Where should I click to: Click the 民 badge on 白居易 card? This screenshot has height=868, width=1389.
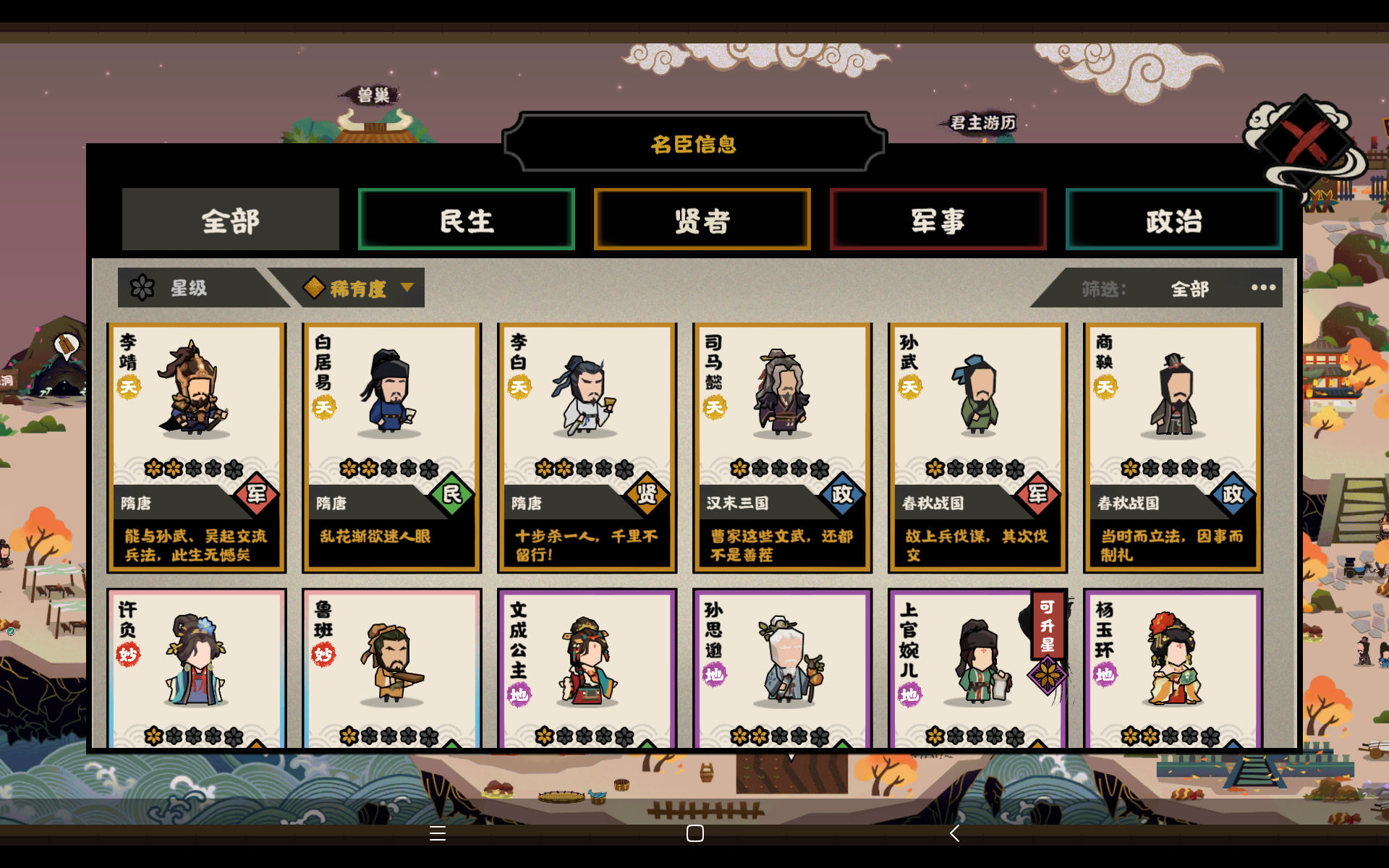point(451,494)
